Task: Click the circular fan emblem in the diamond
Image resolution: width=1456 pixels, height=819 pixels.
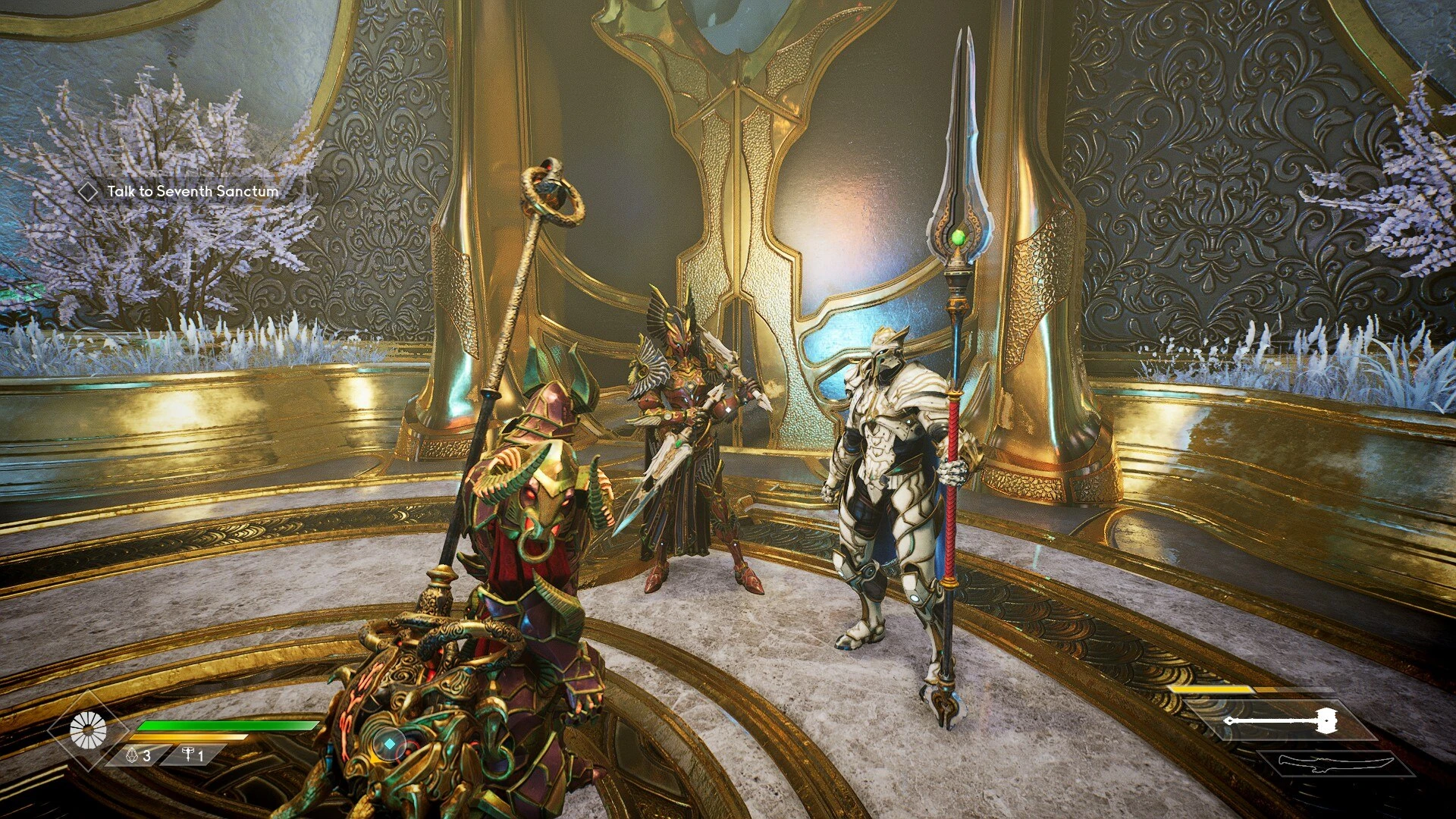Action: click(88, 731)
